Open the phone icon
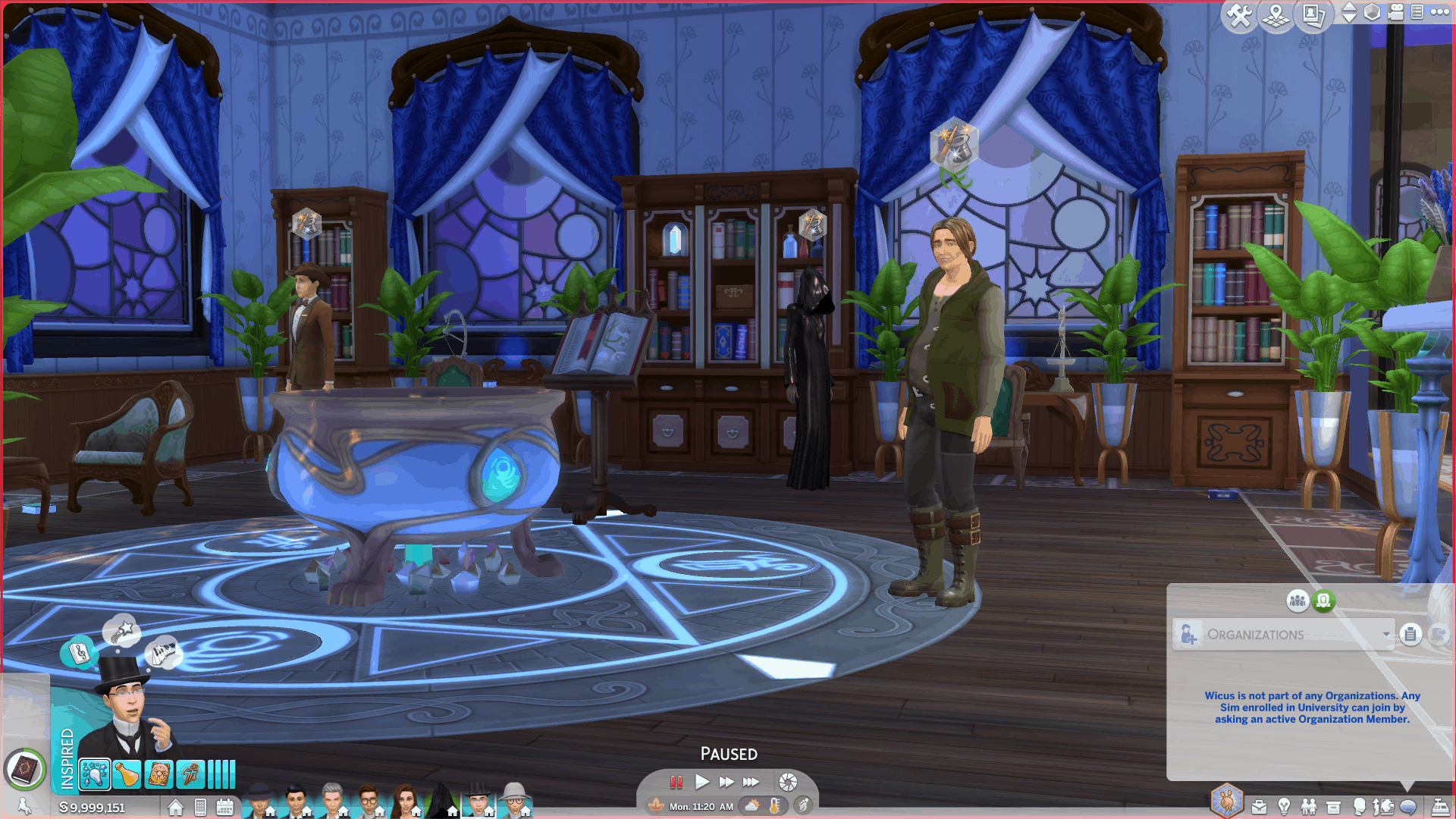This screenshot has height=819, width=1456. click(x=200, y=808)
